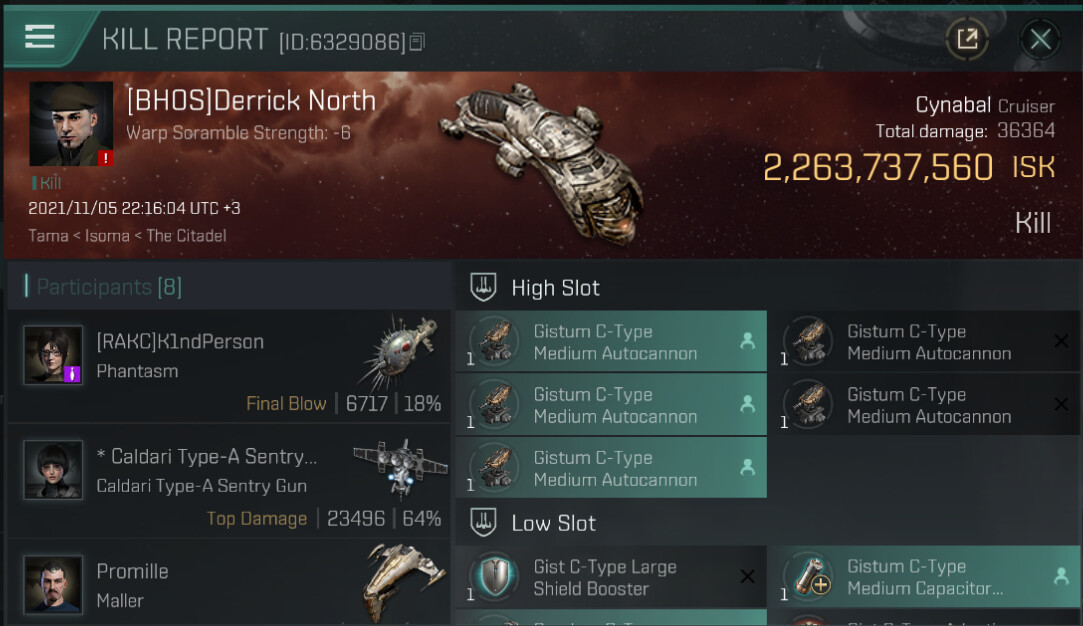
Task: Close the kill report window
Action: click(x=1040, y=39)
